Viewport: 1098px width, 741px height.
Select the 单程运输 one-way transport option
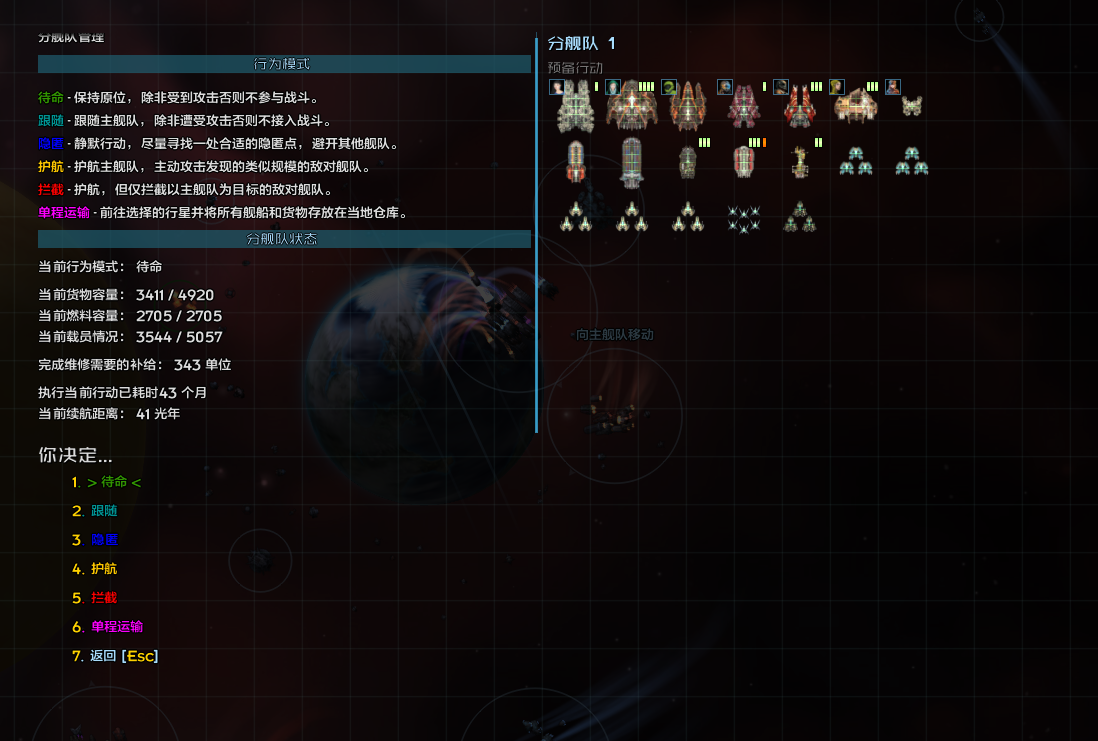117,627
